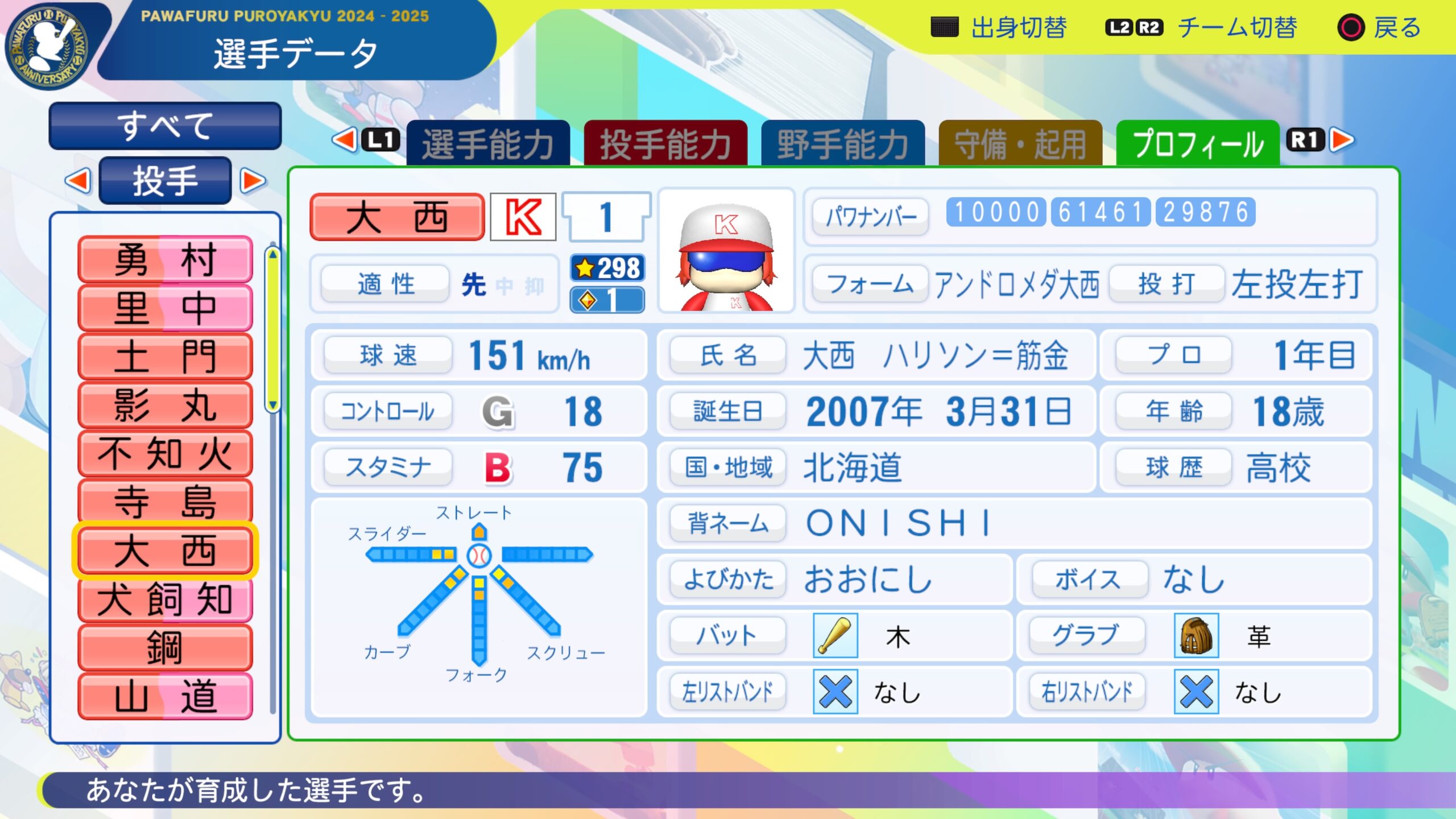Select player 鋼 from the list
The image size is (1456, 819).
tap(165, 647)
